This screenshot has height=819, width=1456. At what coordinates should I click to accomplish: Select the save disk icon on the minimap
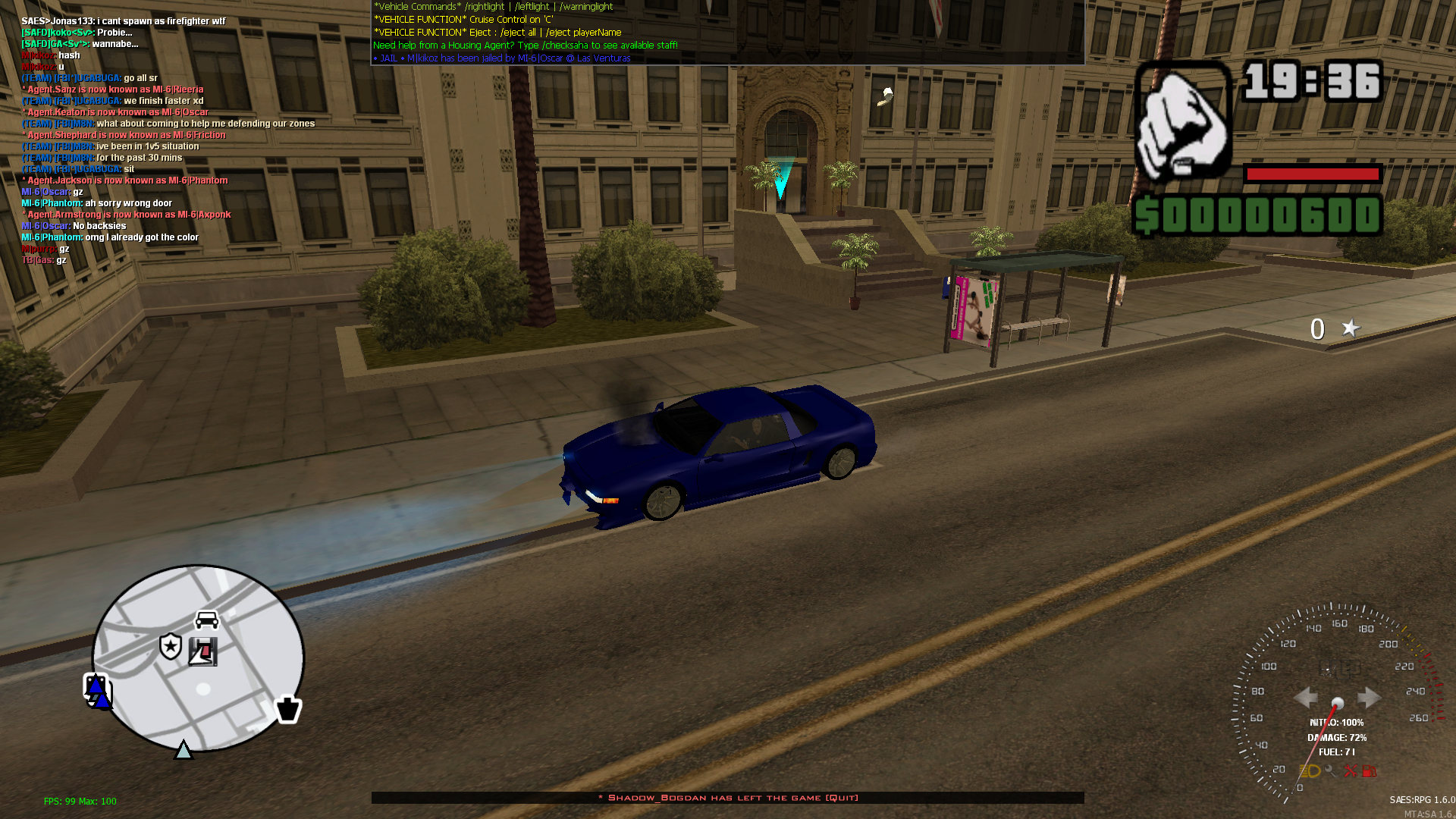click(x=203, y=651)
